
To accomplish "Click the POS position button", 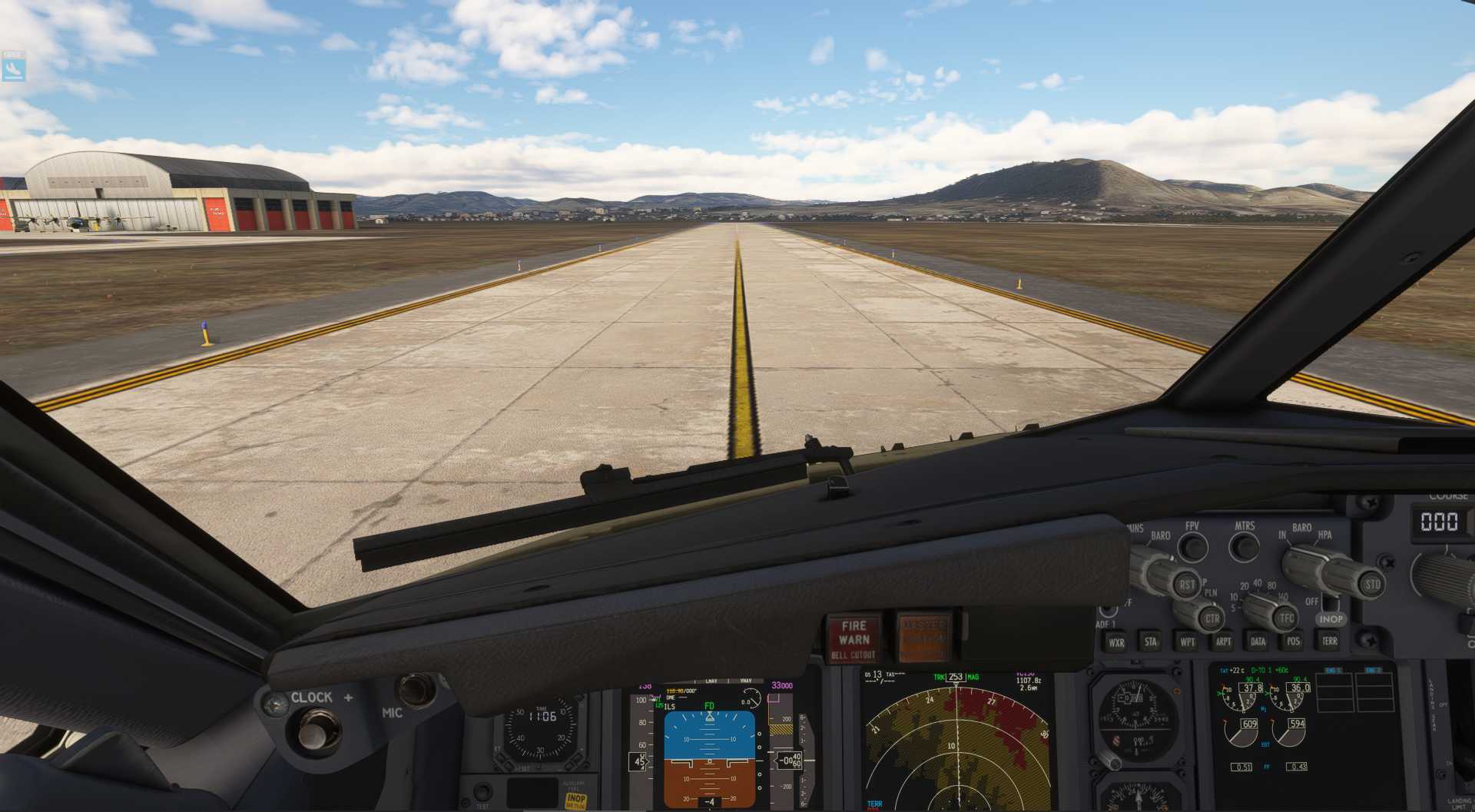I will click(x=1294, y=641).
